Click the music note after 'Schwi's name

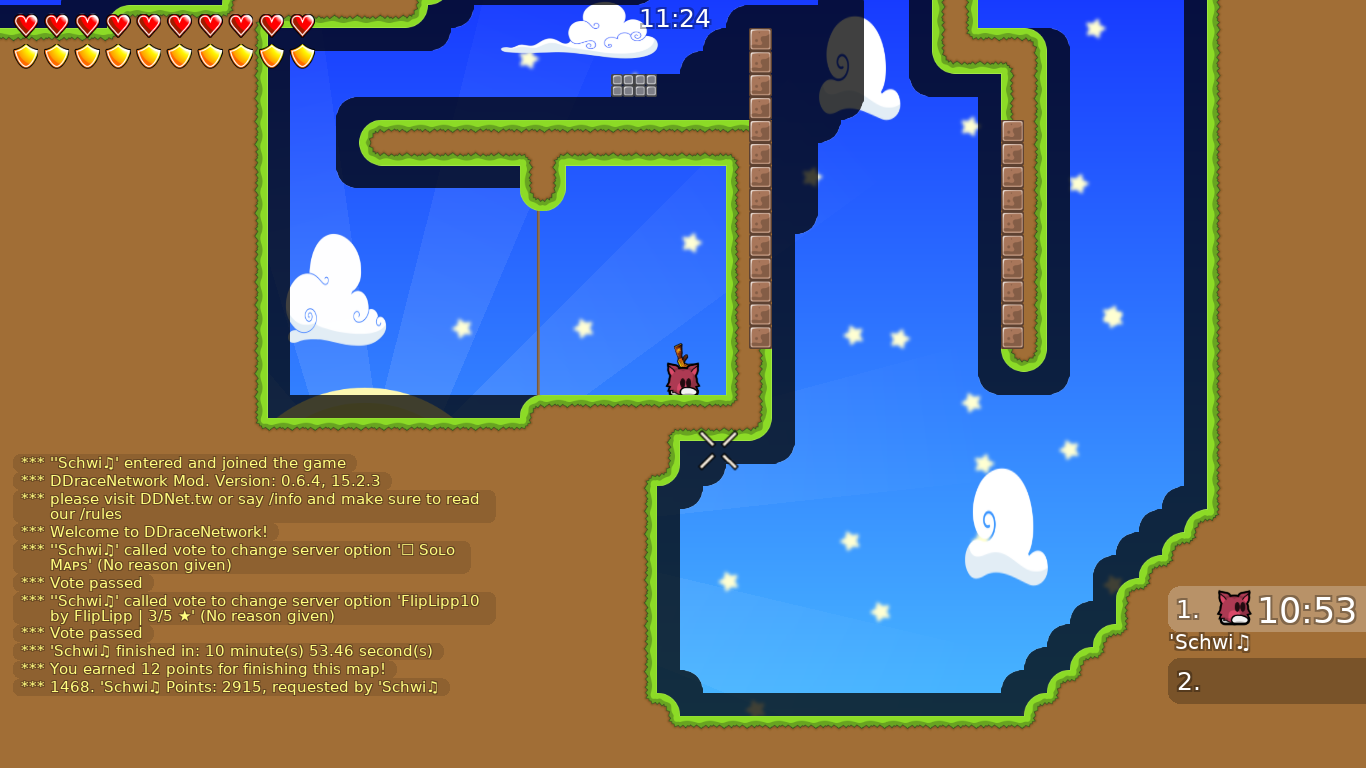1244,644
